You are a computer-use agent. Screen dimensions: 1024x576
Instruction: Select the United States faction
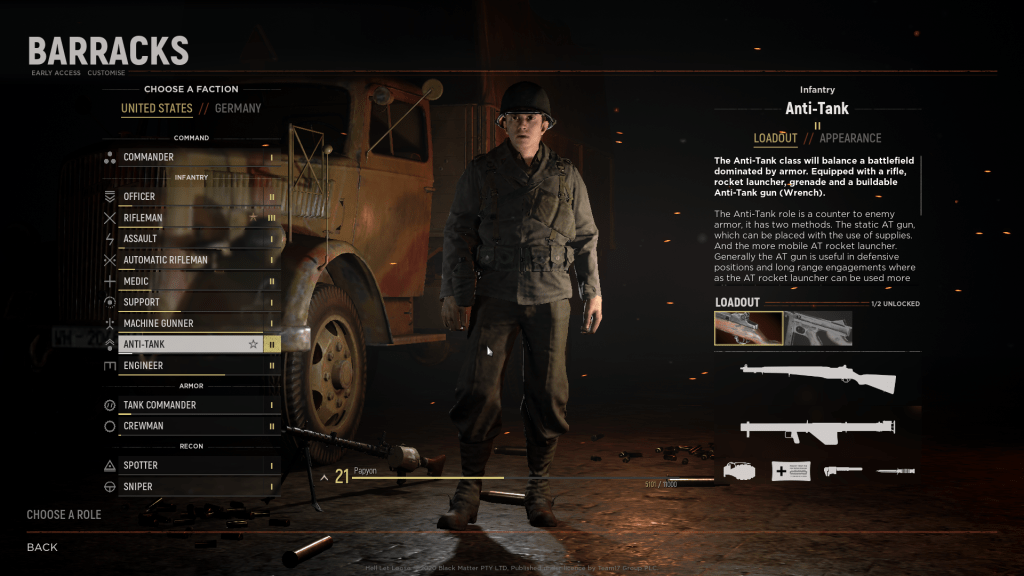pyautogui.click(x=156, y=108)
